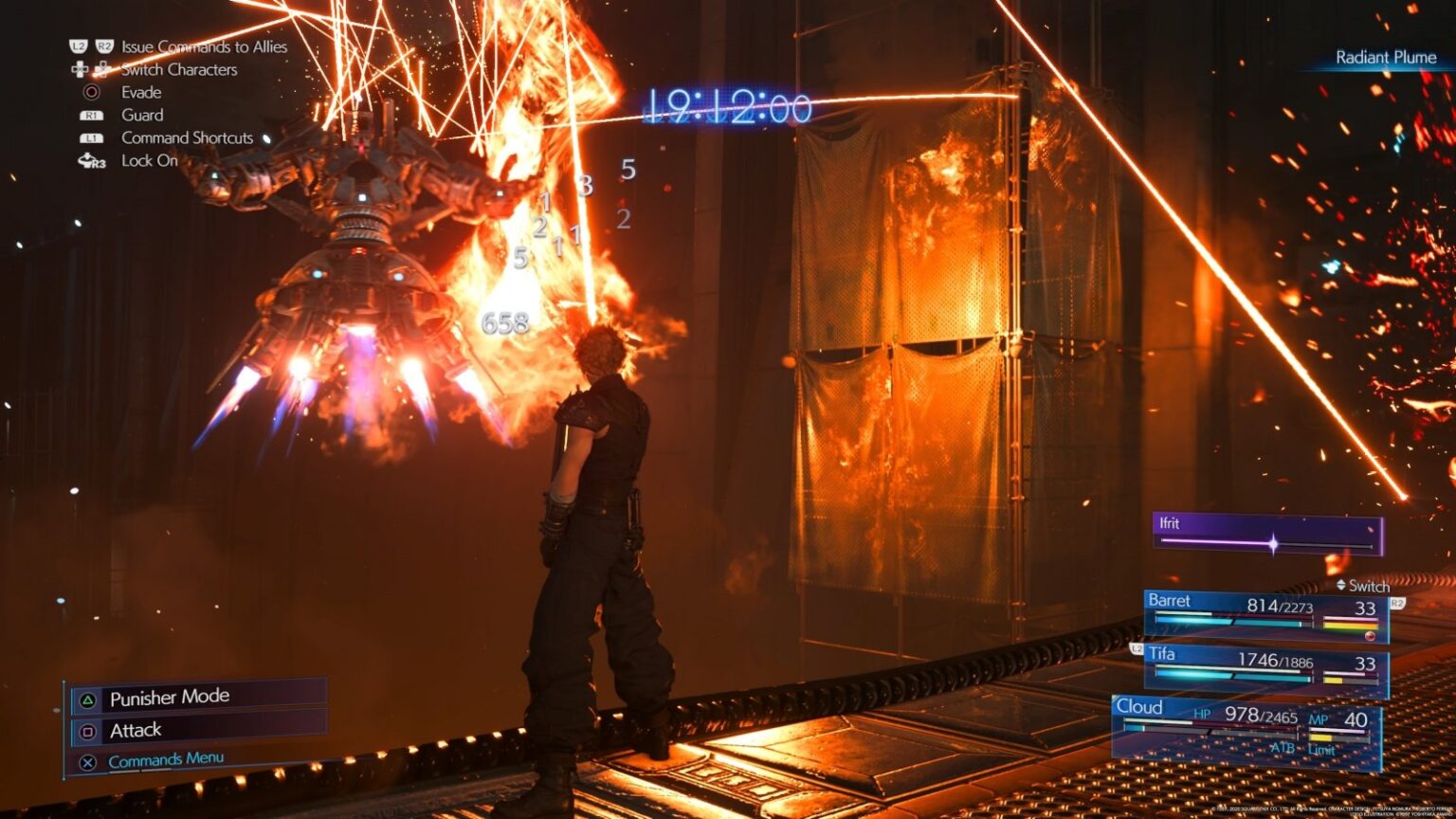Click the R2 trigger icon next to Issue Commands

106,45
